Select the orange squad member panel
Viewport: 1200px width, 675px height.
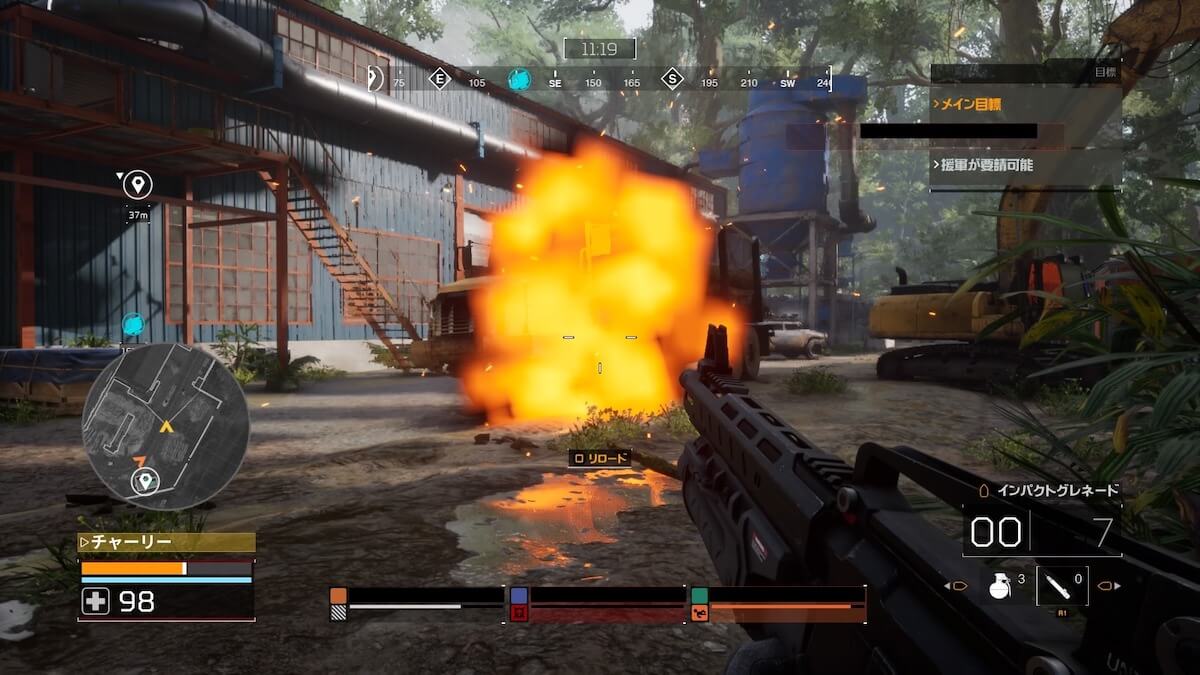point(417,604)
